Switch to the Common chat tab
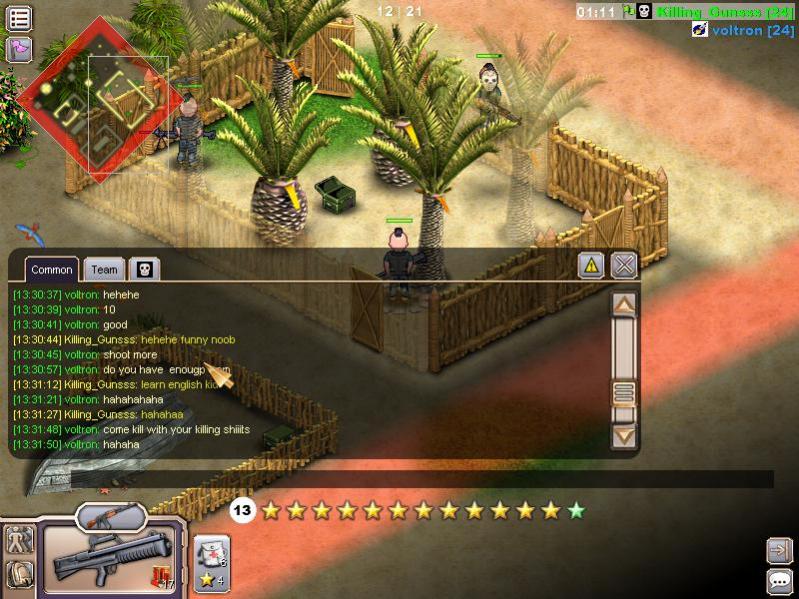 pos(51,270)
